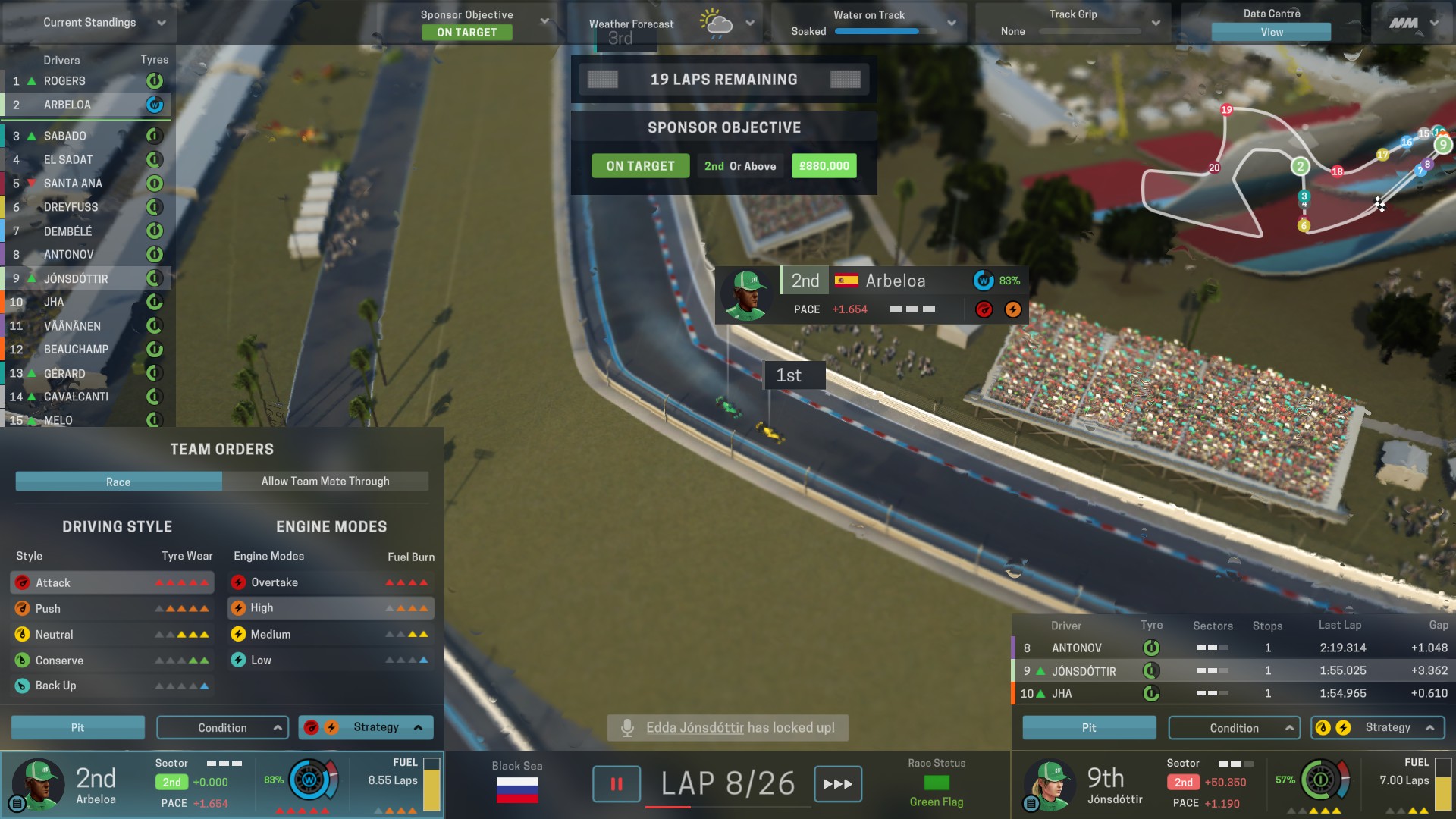Choose the Allow Team Mate Through order
1456x819 pixels.
[325, 482]
